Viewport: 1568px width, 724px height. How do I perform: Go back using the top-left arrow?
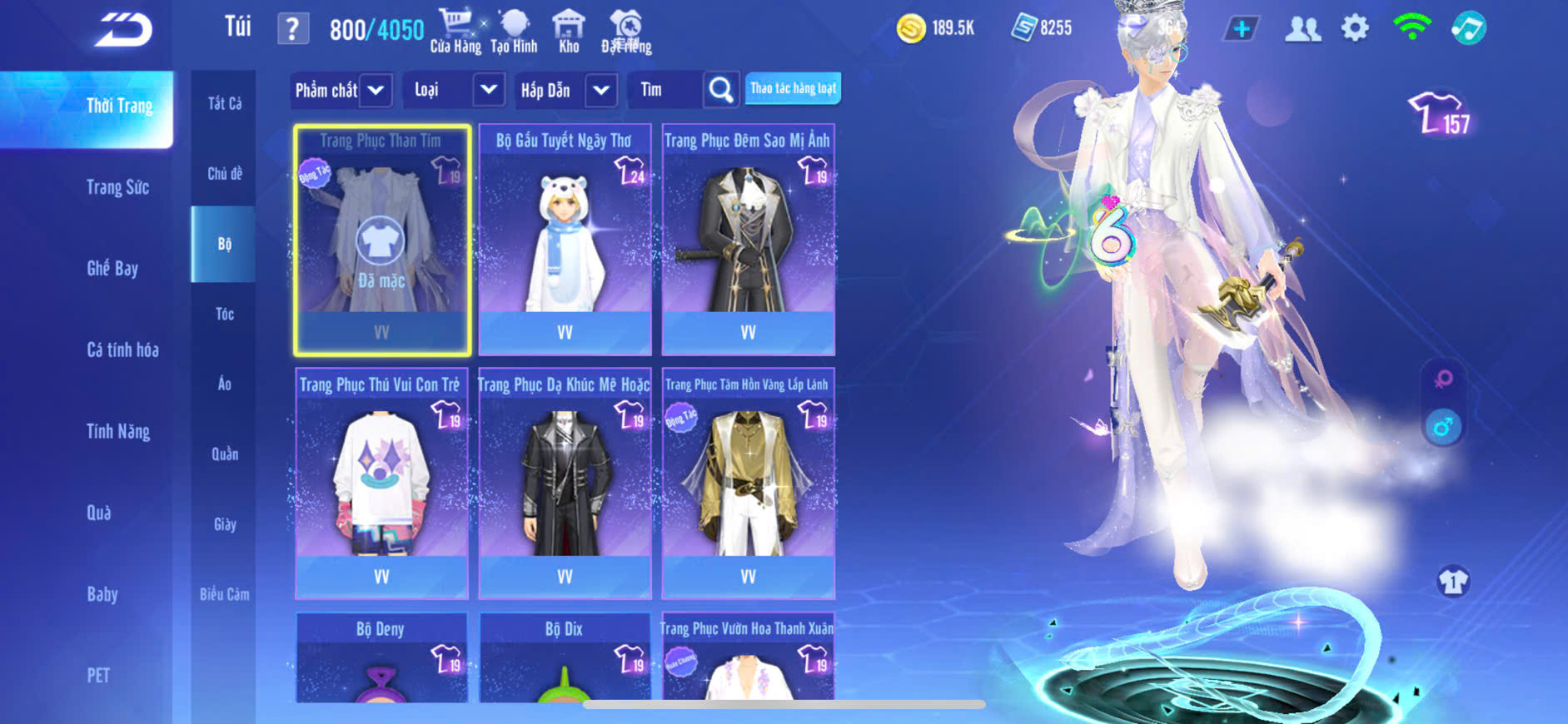[x=123, y=30]
